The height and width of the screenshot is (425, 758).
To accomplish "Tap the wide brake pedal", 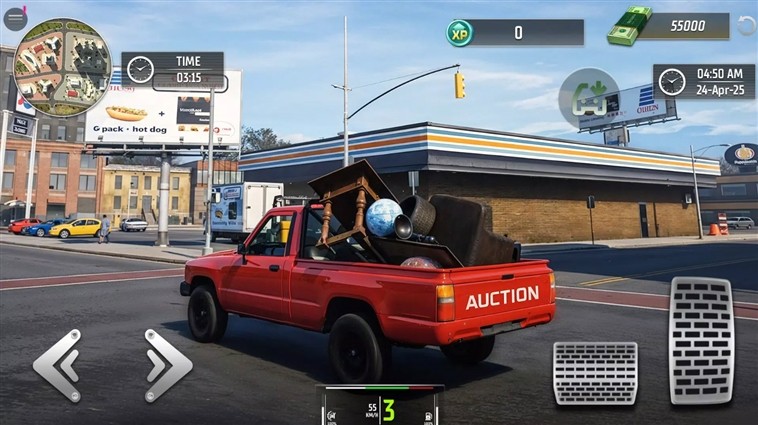I will (595, 373).
